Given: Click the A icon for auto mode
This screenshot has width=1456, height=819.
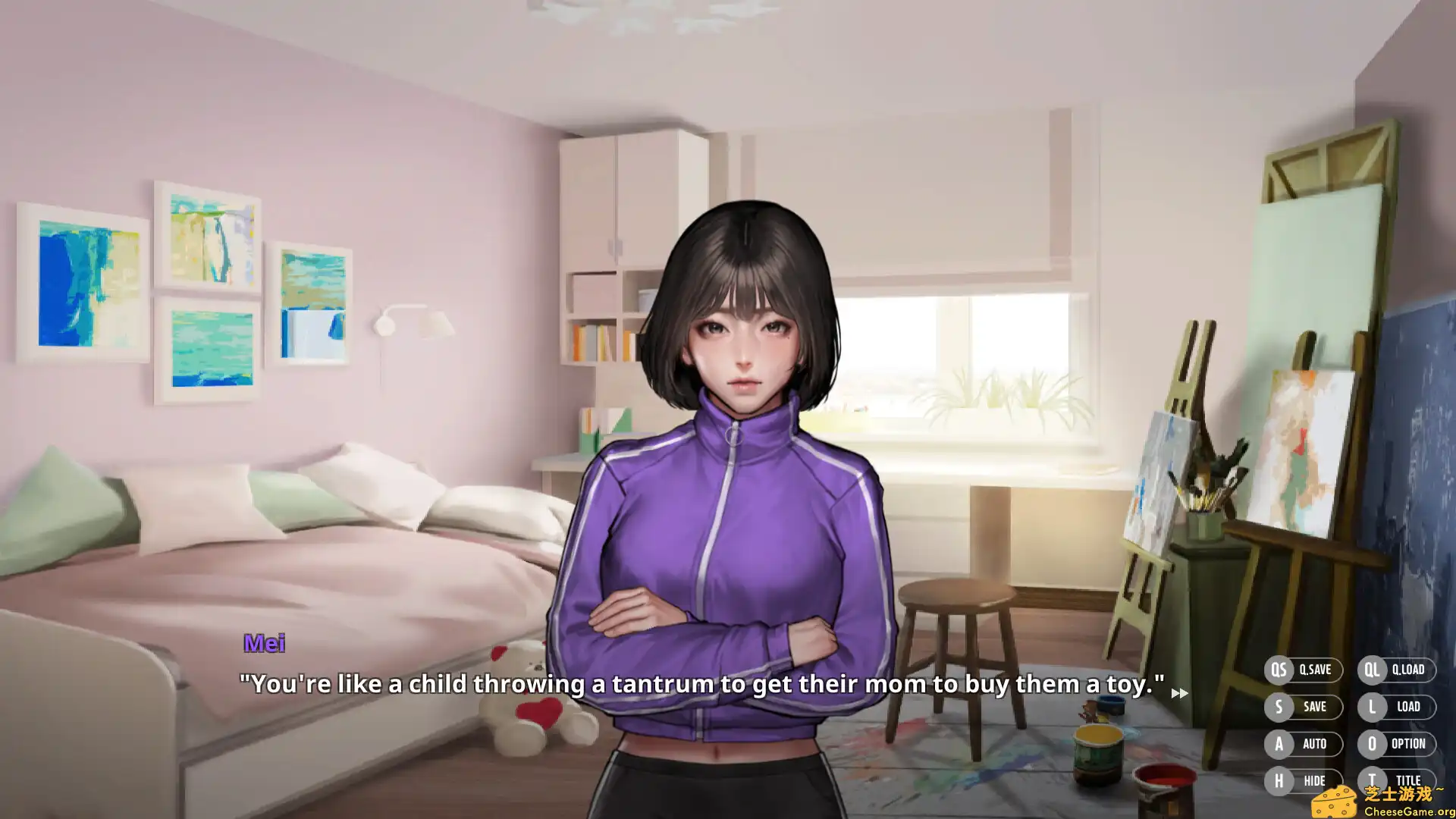Looking at the screenshot, I should point(1278,744).
